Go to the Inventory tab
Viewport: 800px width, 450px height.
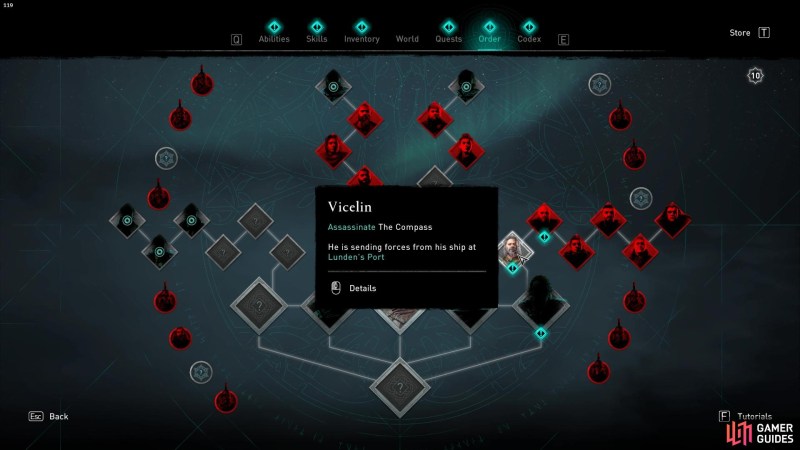(361, 39)
